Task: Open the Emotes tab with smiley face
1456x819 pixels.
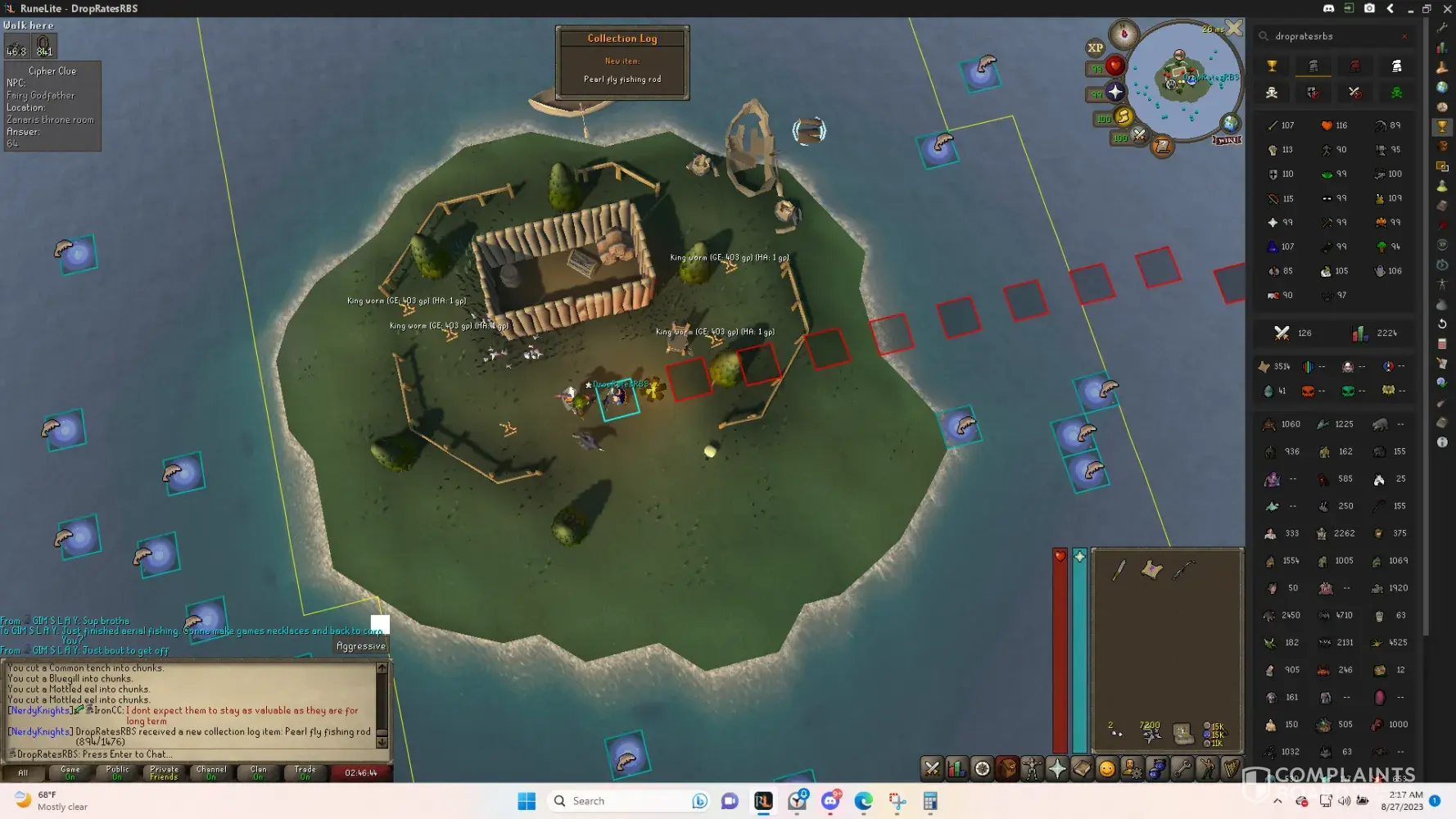Action: point(1107,768)
